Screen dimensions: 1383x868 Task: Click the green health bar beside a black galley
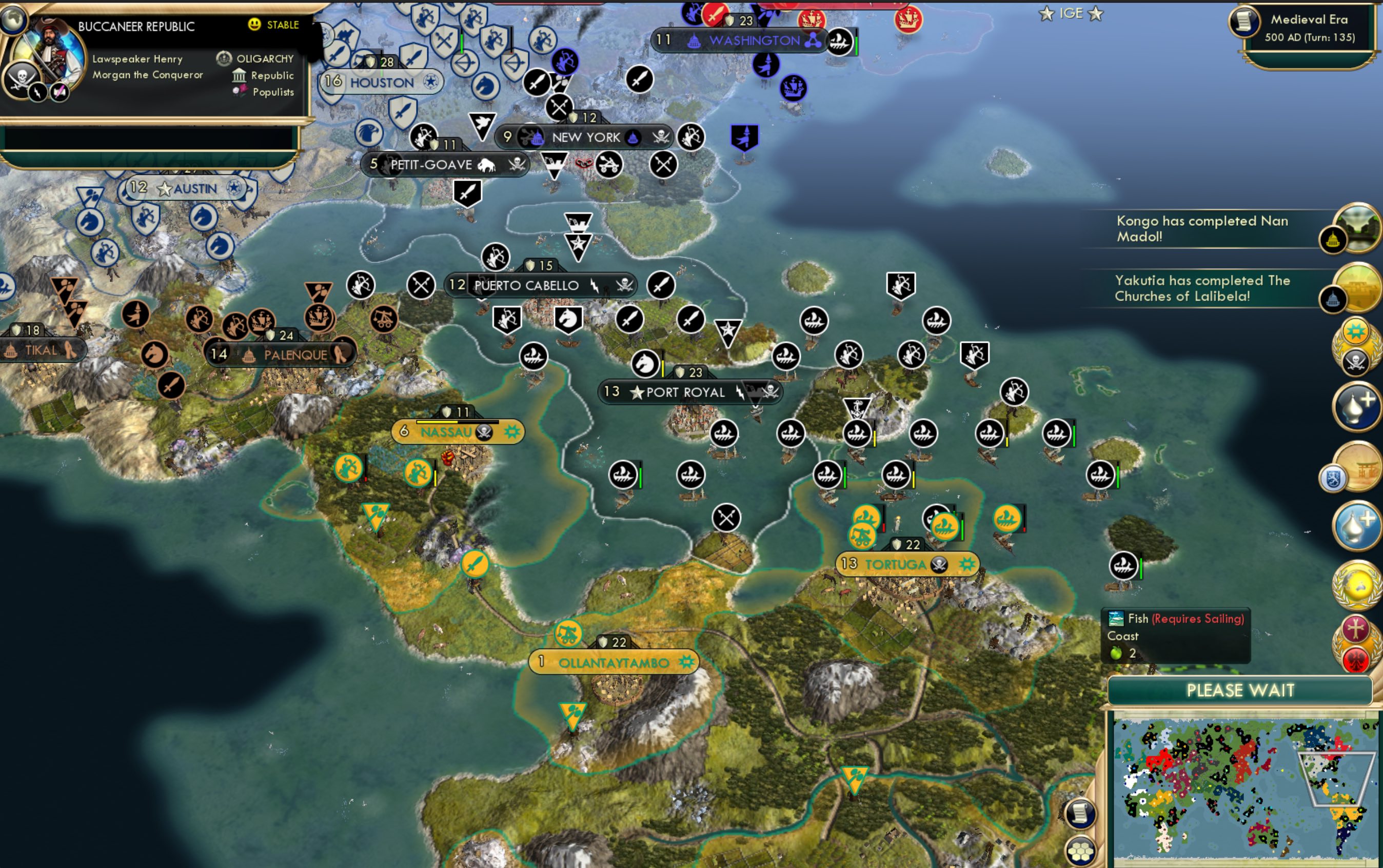[845, 475]
